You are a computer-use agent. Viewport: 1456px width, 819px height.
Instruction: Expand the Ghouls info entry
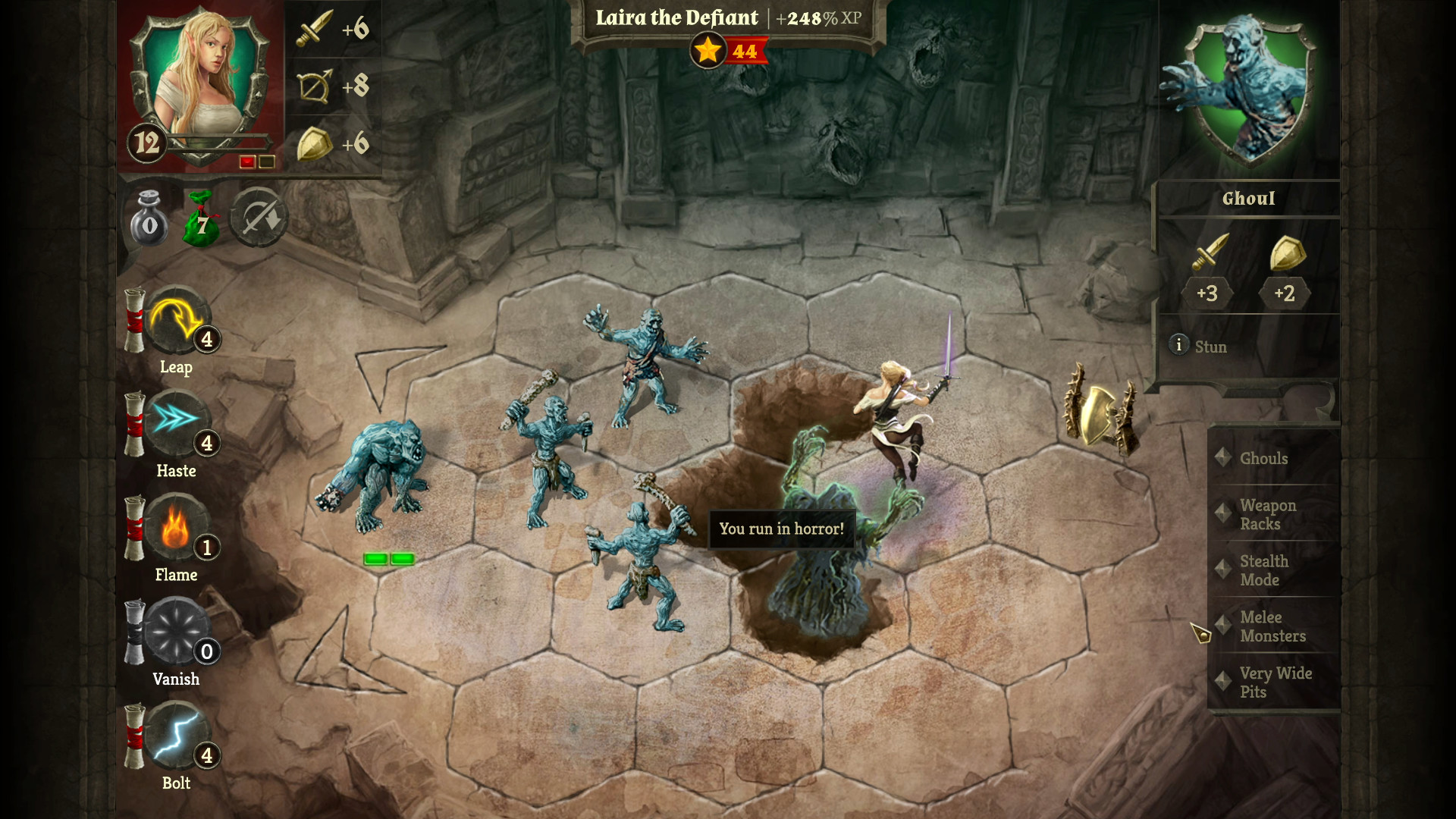1263,458
